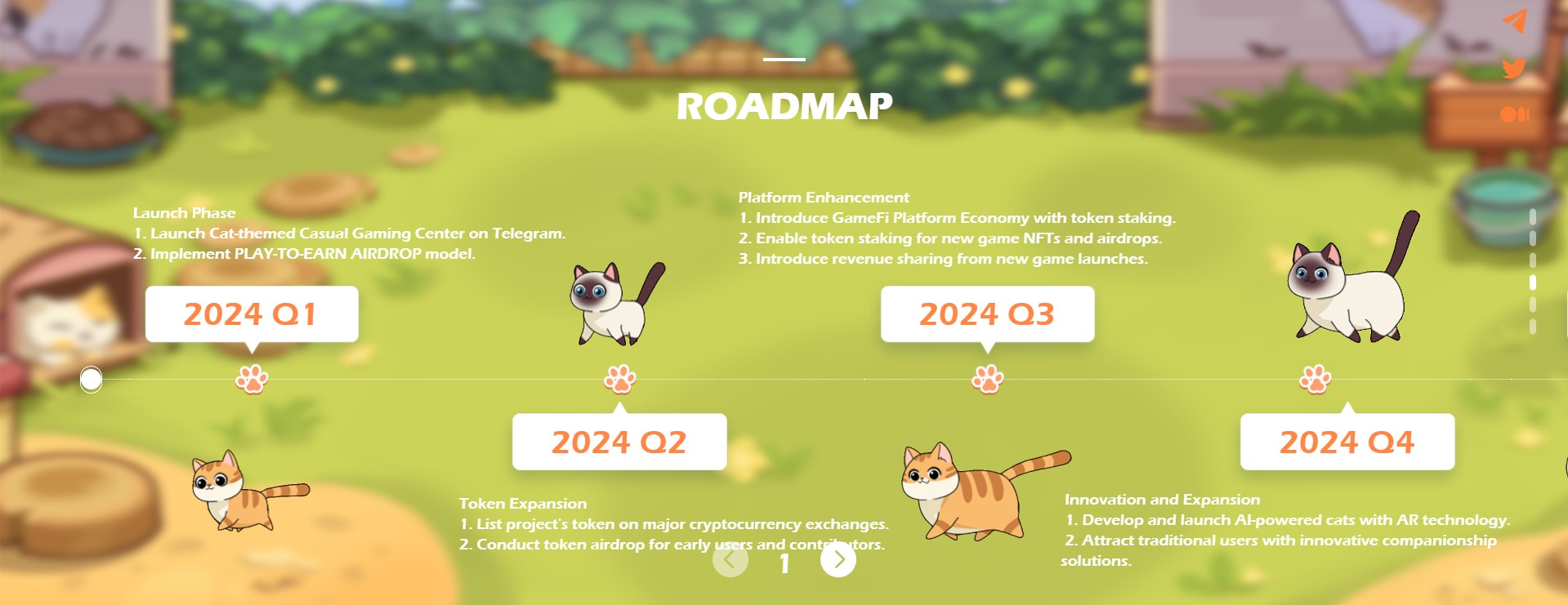The image size is (1568, 605).
Task: Open the Medium social link
Action: [1514, 114]
